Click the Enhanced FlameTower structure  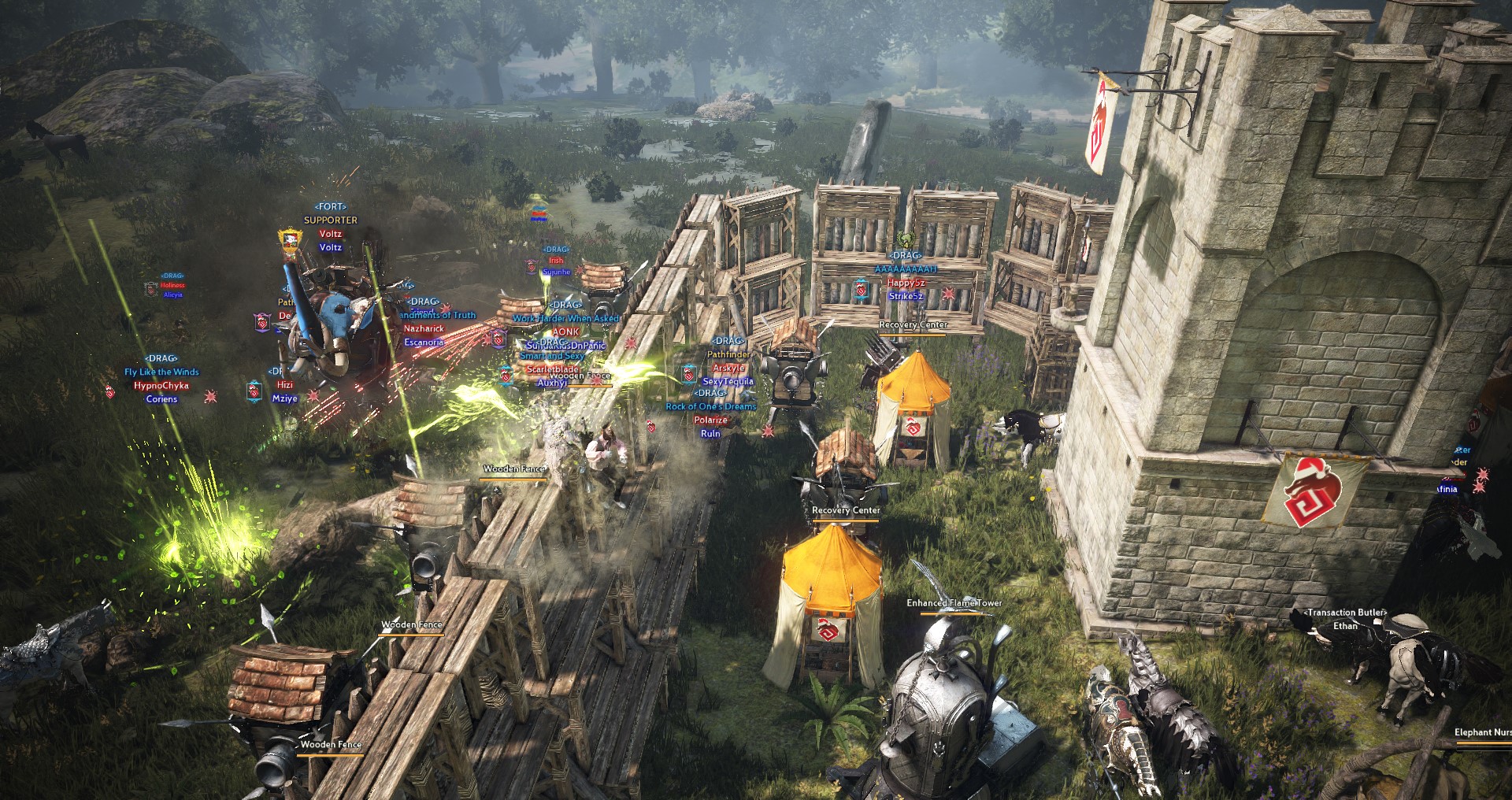click(x=945, y=693)
